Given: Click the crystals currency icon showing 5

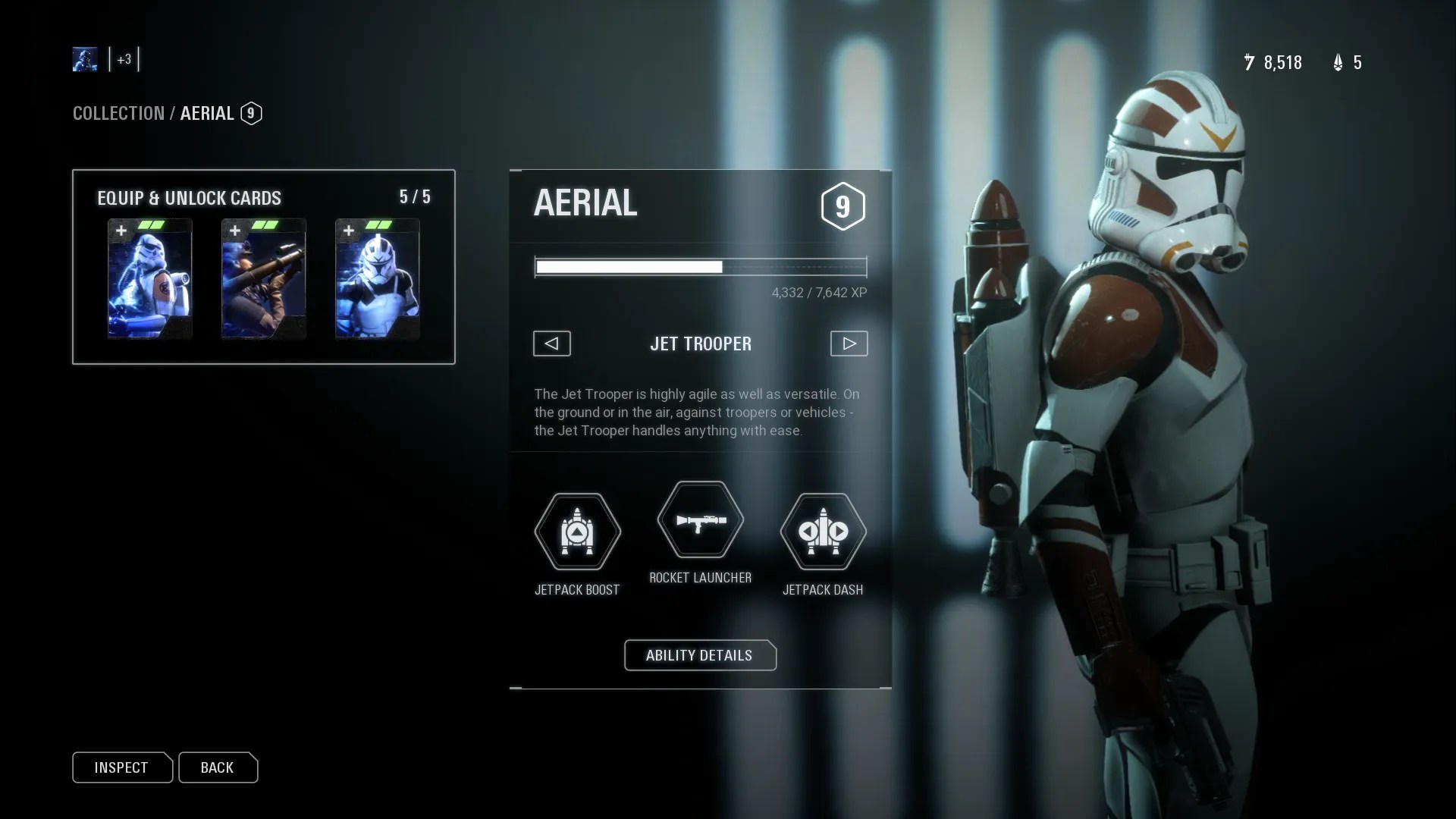Looking at the screenshot, I should [x=1338, y=63].
